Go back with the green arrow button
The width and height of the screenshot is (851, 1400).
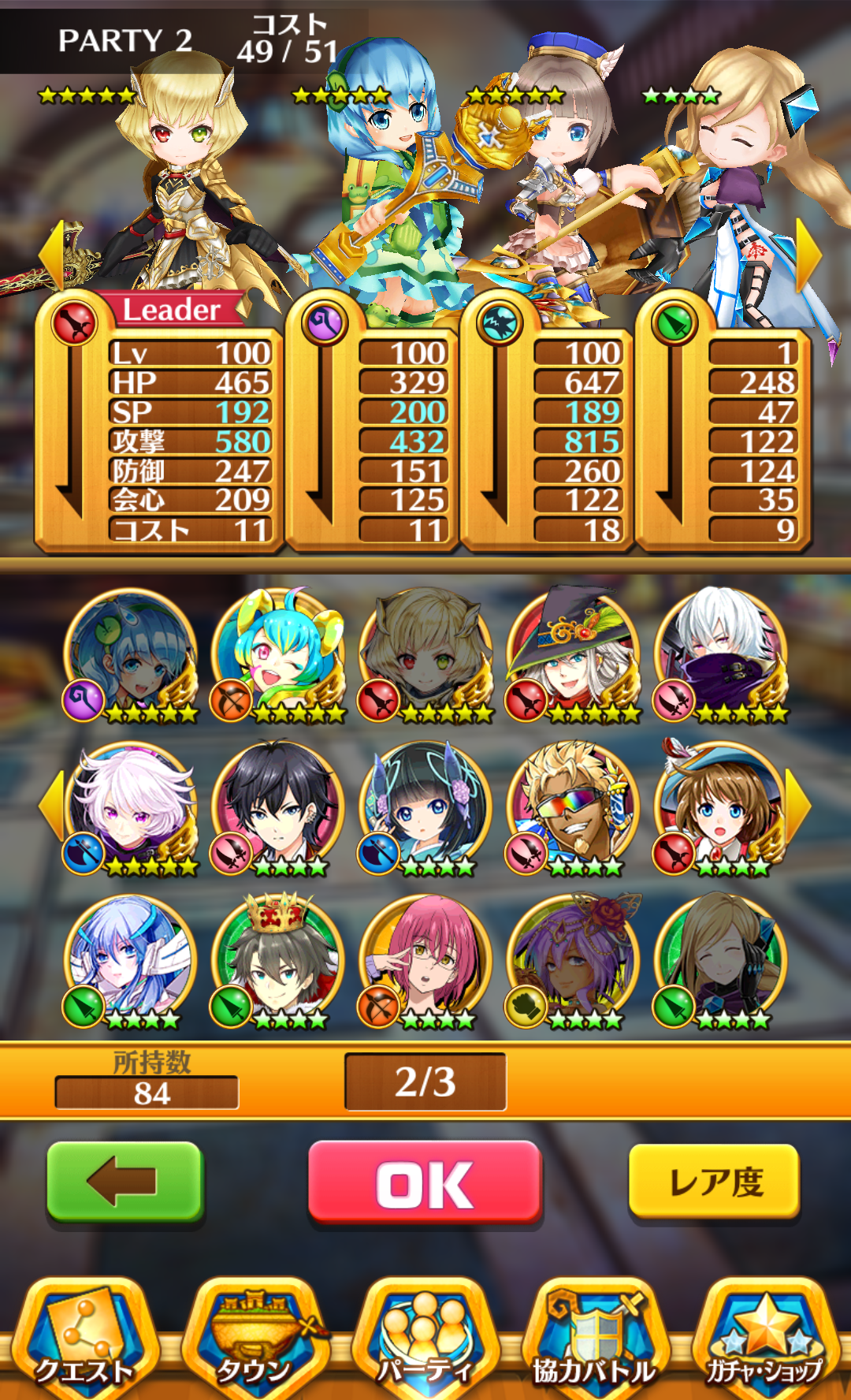point(125,1182)
